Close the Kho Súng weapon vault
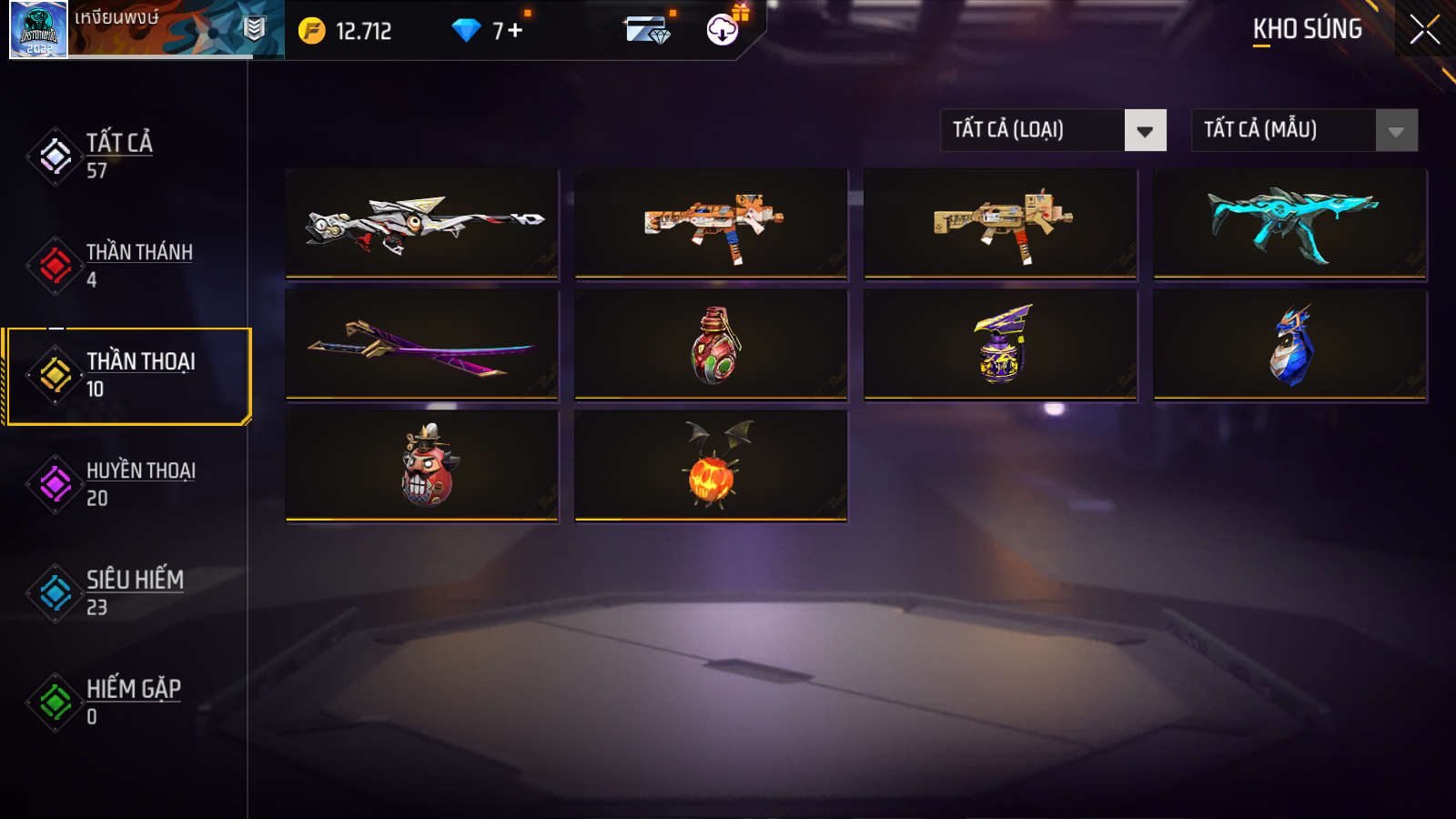This screenshot has height=819, width=1456. (1424, 30)
